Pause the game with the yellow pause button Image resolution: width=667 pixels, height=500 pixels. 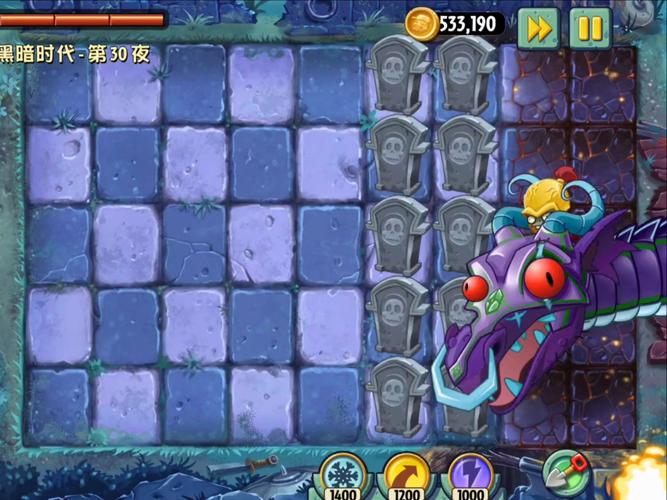click(x=590, y=28)
